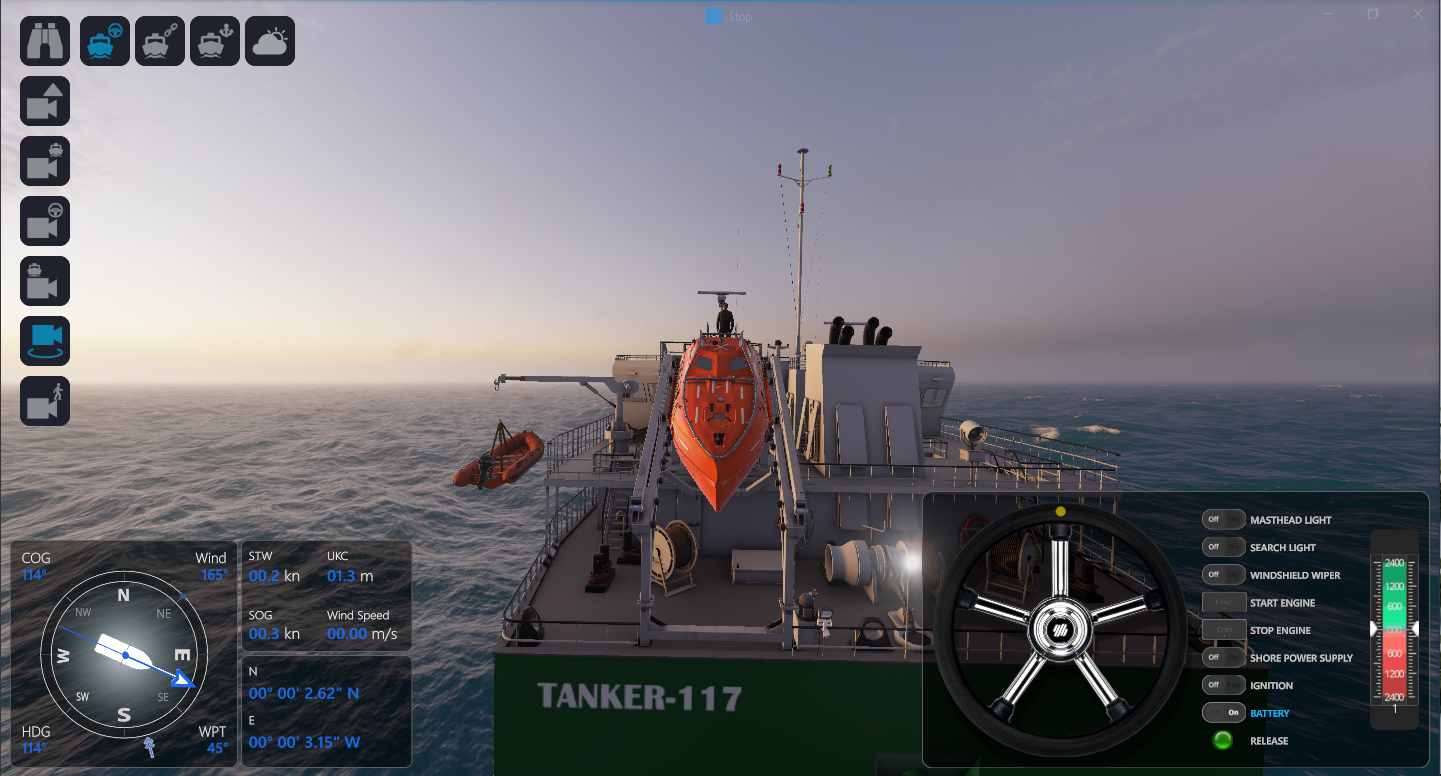Click the compass rose display
The width and height of the screenshot is (1441, 776).
click(124, 654)
